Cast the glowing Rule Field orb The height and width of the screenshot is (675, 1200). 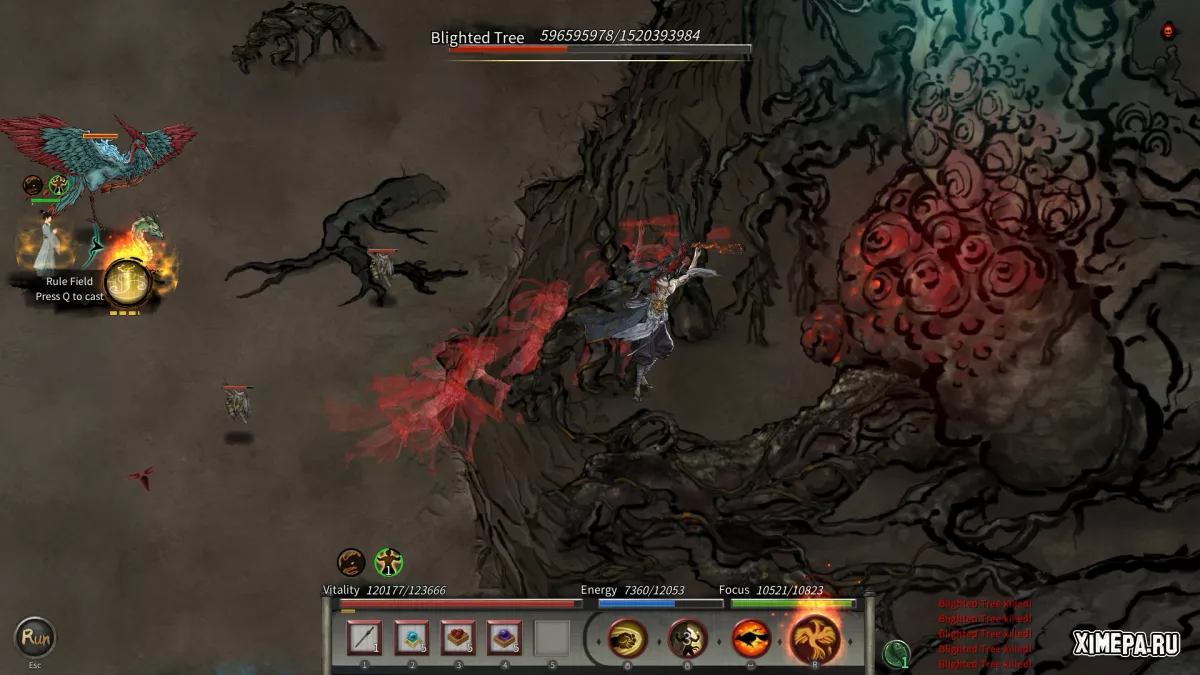point(127,283)
